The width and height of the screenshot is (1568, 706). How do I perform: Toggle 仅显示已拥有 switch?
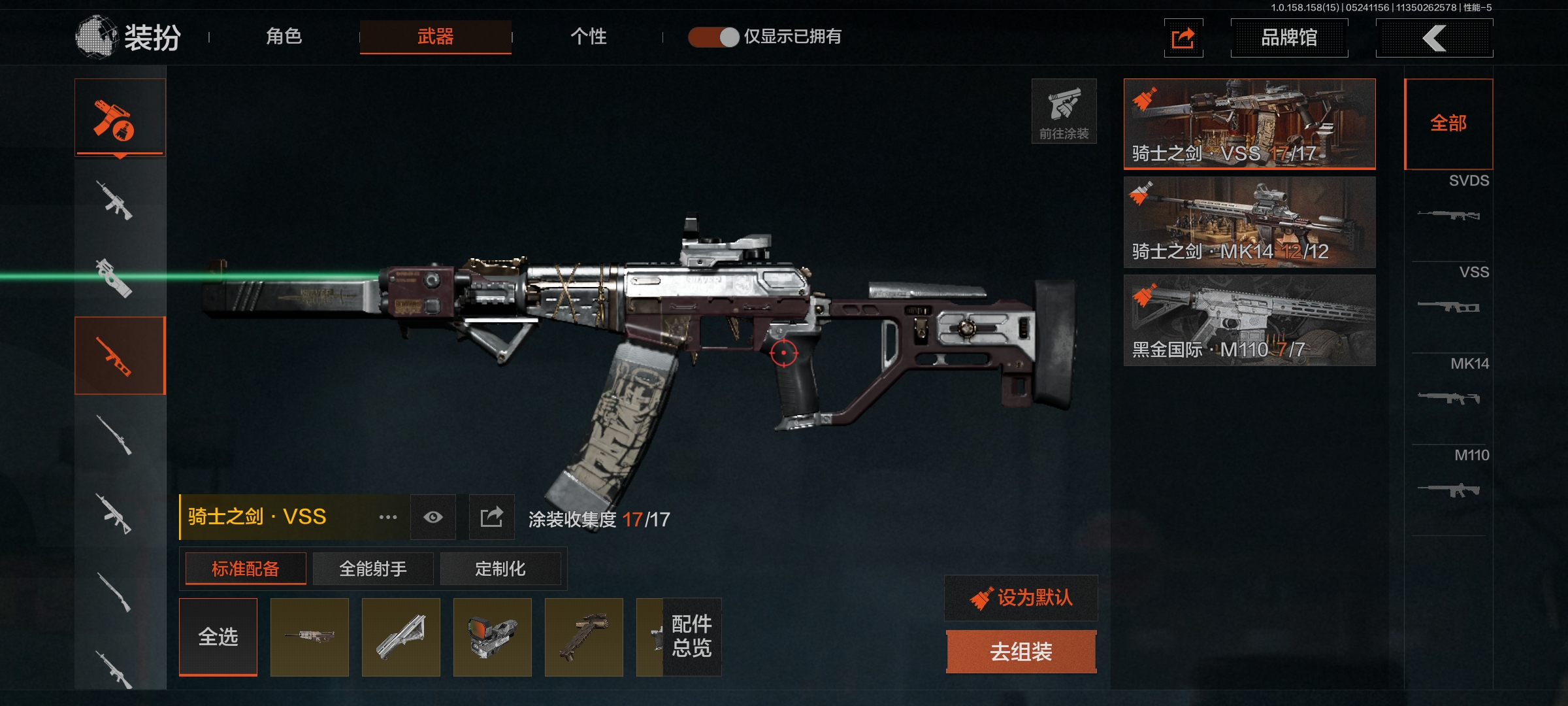pos(713,37)
